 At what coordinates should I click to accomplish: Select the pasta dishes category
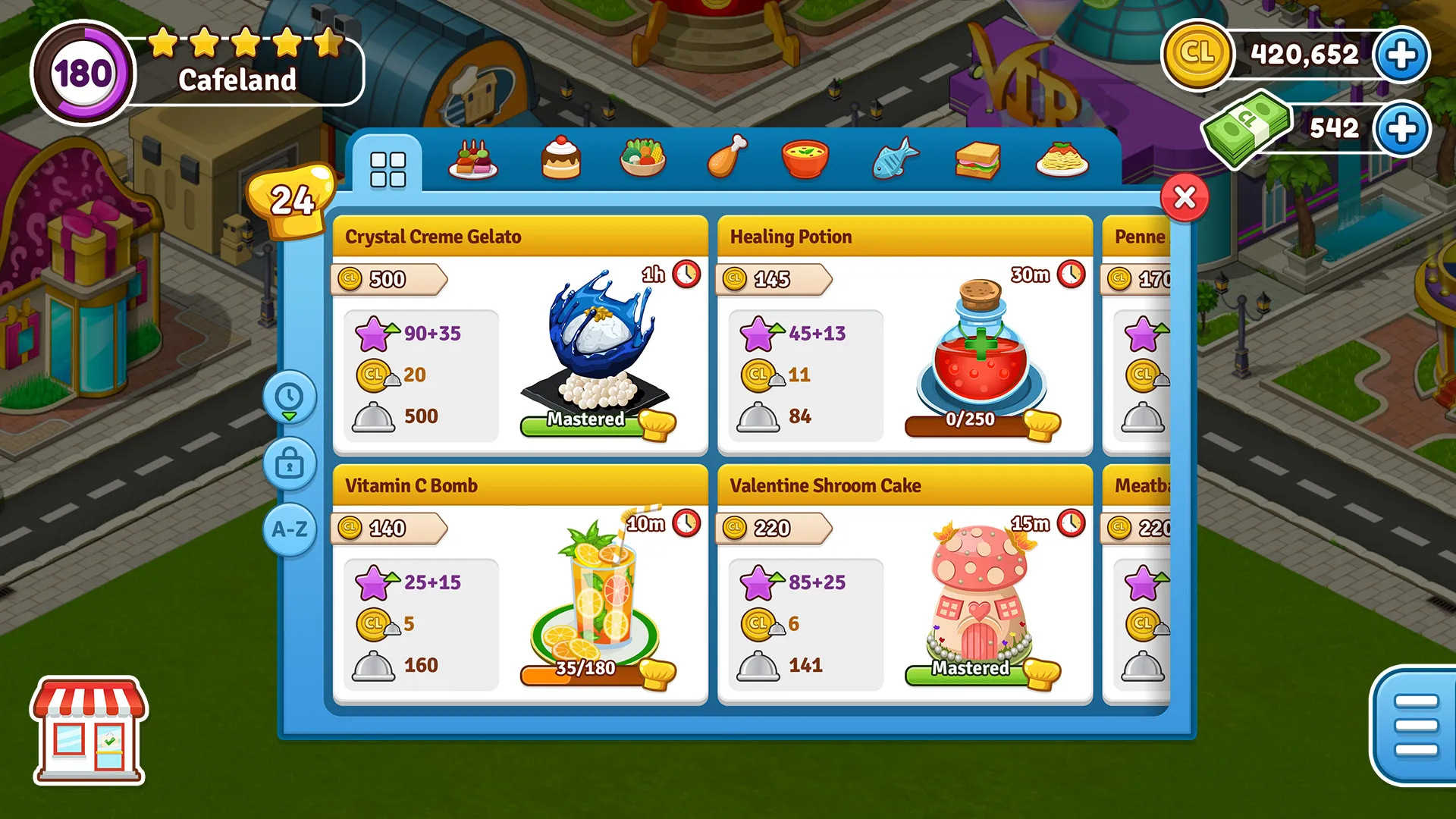1061,159
